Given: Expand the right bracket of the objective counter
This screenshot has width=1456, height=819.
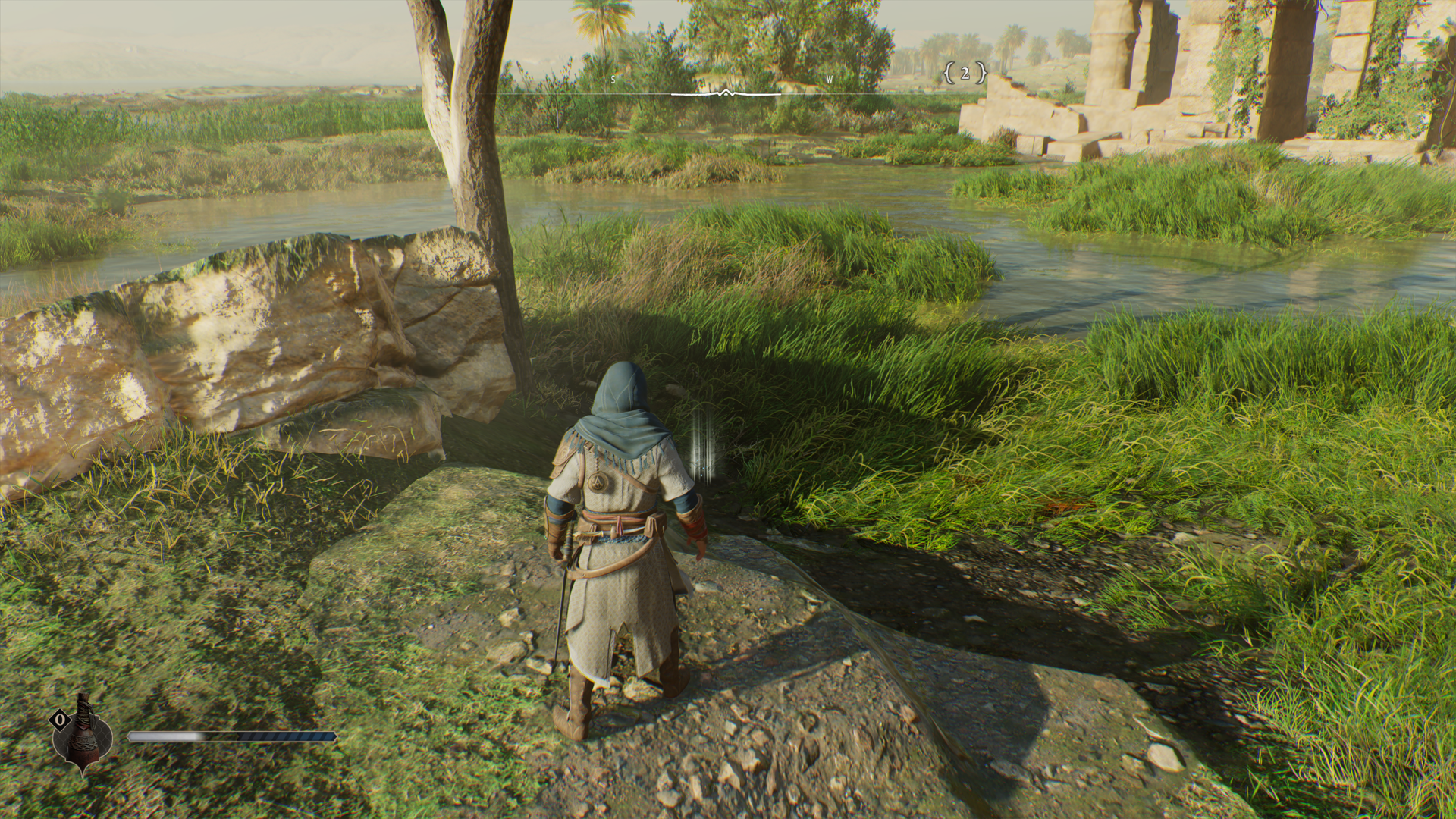Looking at the screenshot, I should coord(982,74).
